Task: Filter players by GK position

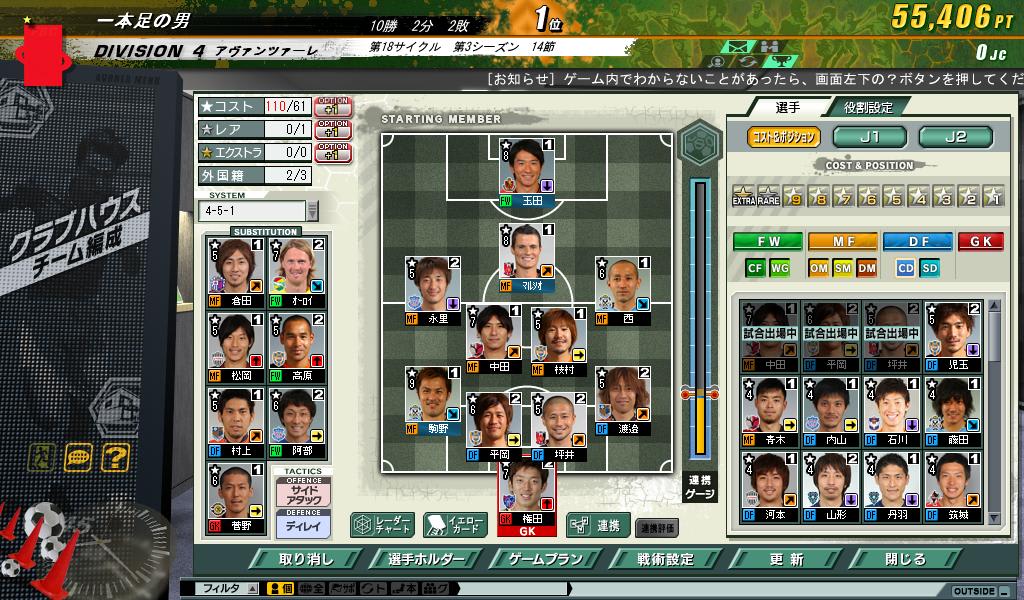Action: 980,241
